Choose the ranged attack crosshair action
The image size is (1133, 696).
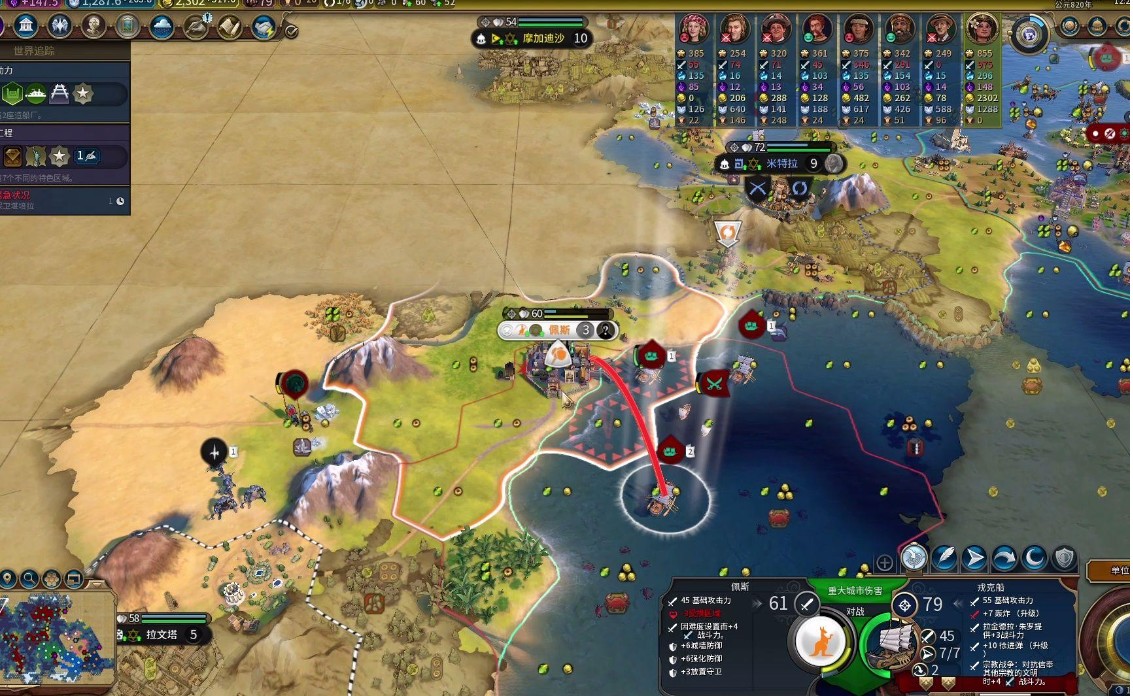tap(915, 558)
